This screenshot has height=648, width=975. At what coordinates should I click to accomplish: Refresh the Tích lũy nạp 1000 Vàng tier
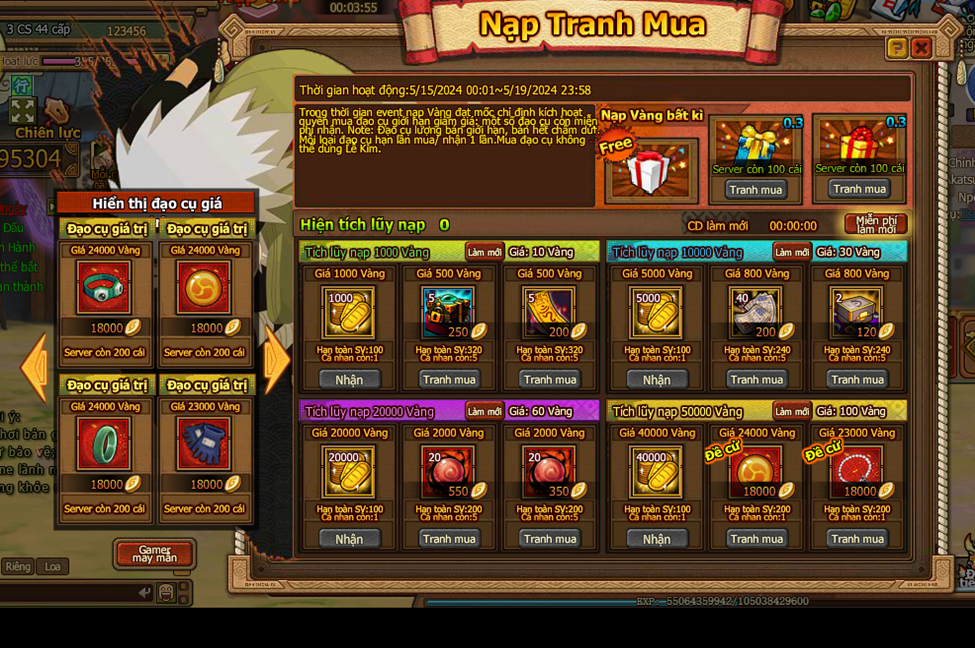tap(484, 252)
